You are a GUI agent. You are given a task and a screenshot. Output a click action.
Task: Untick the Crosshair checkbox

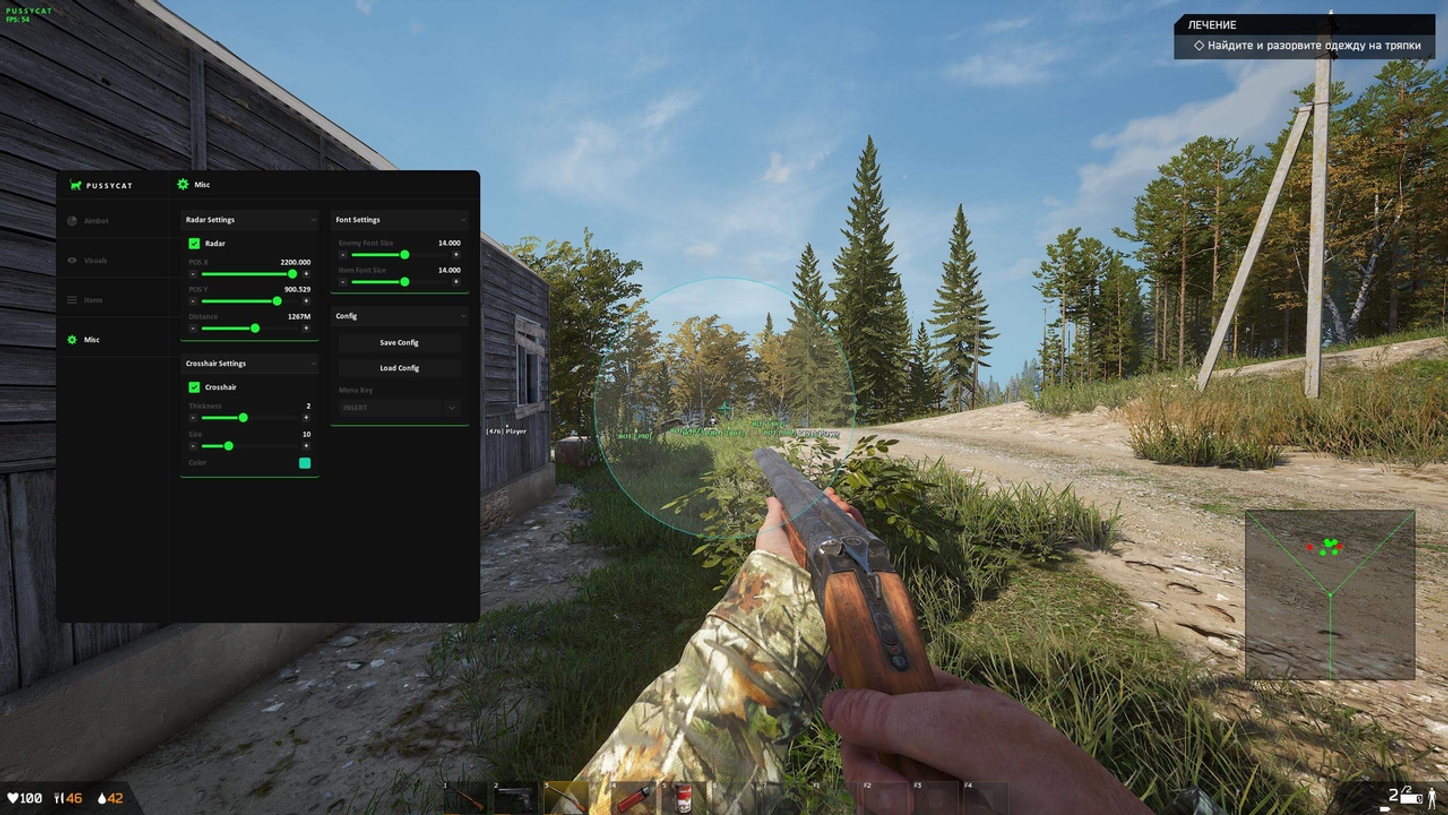point(194,387)
